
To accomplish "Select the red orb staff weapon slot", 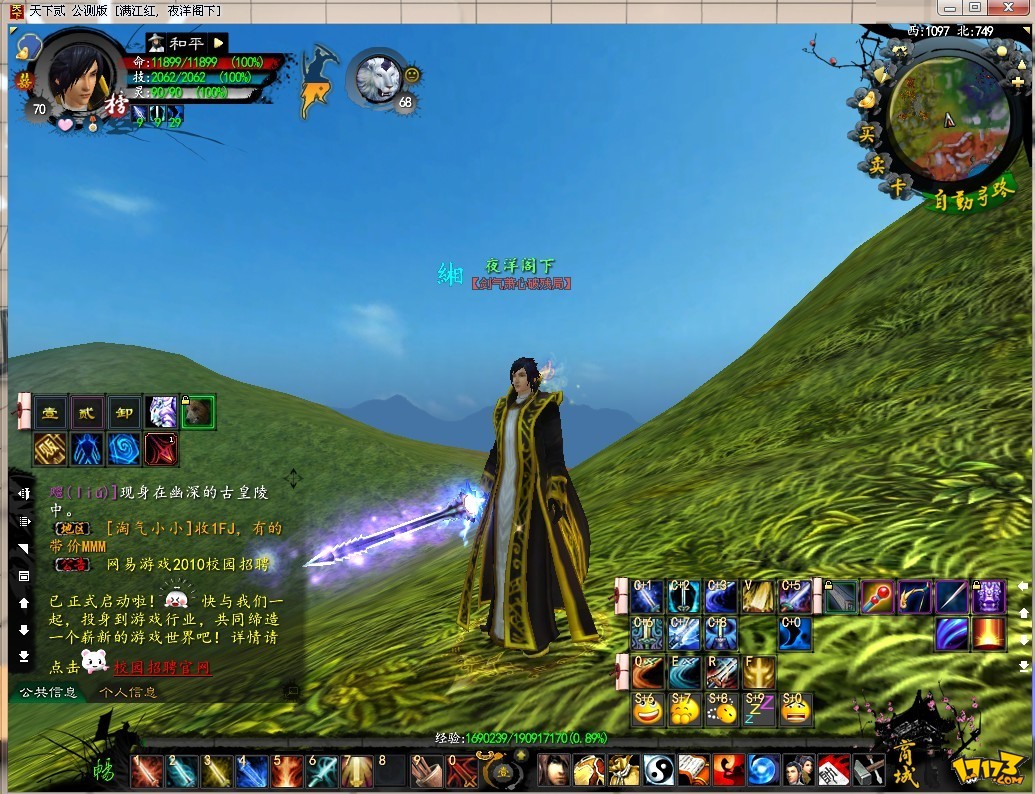I will click(x=877, y=596).
